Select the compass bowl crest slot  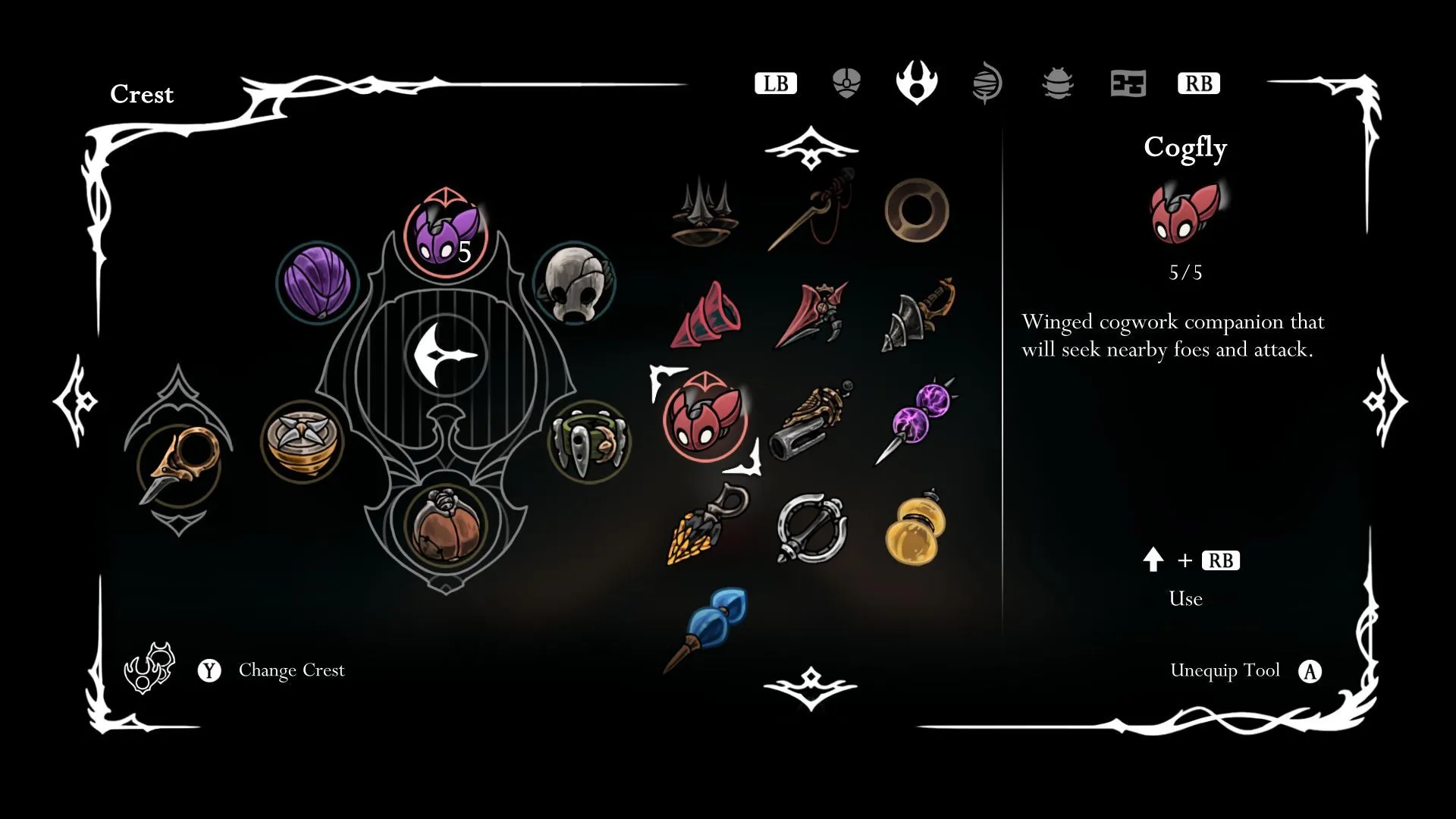pyautogui.click(x=302, y=441)
